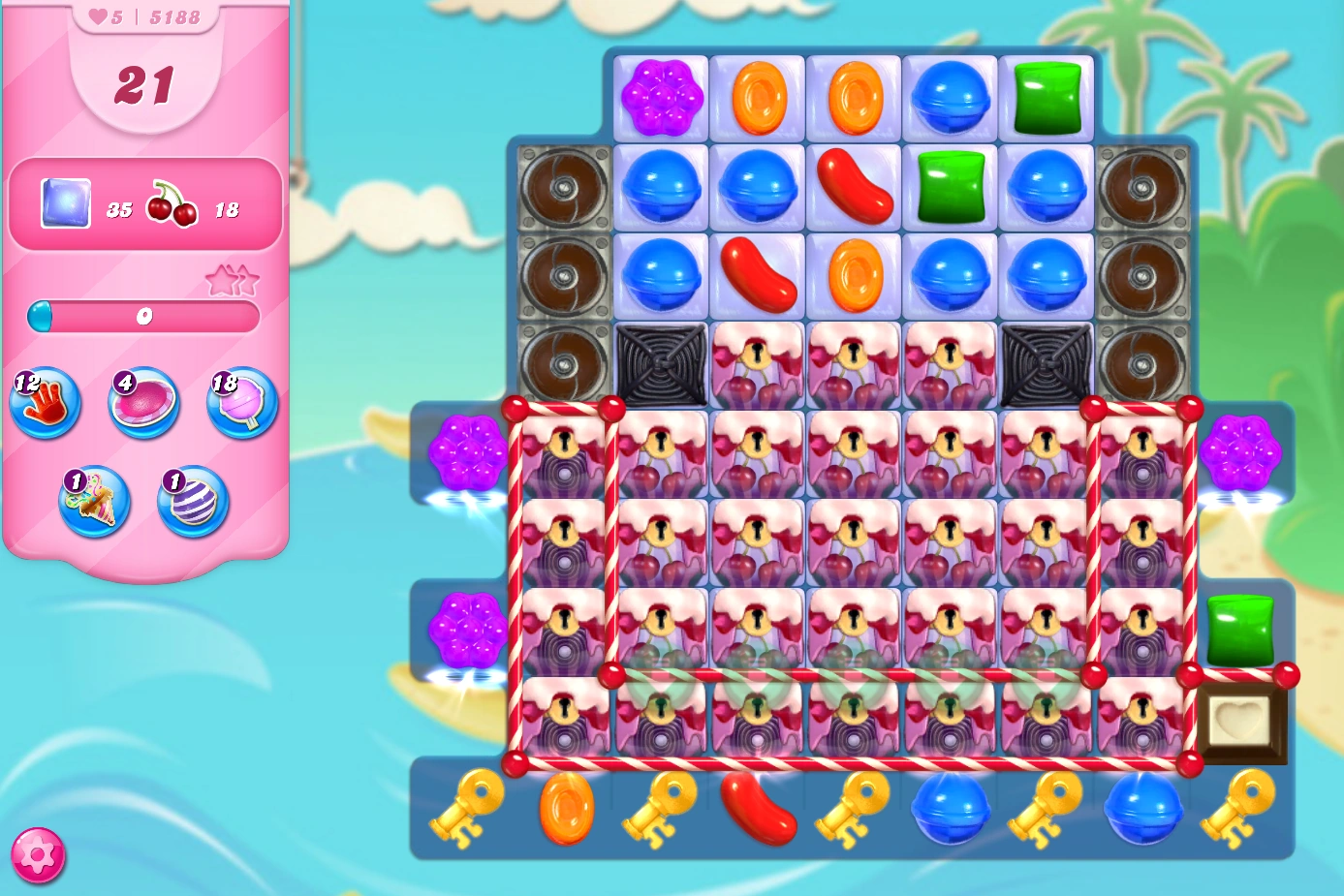Click the stars above the progress bar
Screen dimensions: 1344x896
(x=233, y=281)
